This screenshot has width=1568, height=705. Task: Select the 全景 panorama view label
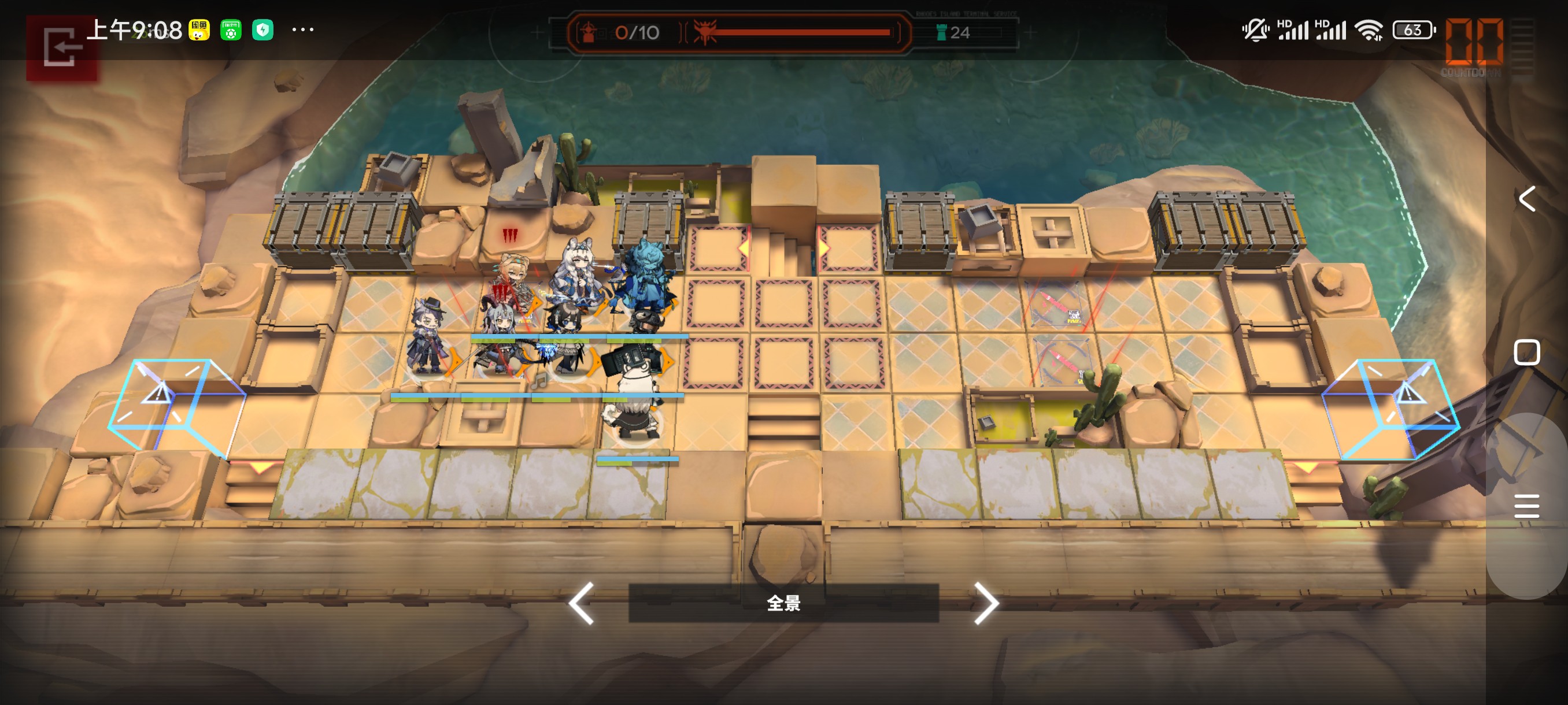coord(783,603)
